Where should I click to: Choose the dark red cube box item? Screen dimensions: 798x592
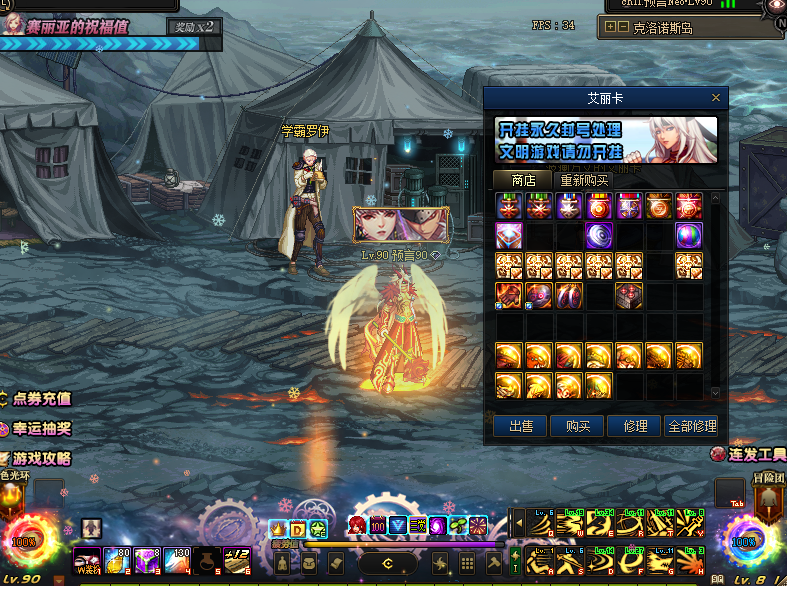click(x=629, y=295)
